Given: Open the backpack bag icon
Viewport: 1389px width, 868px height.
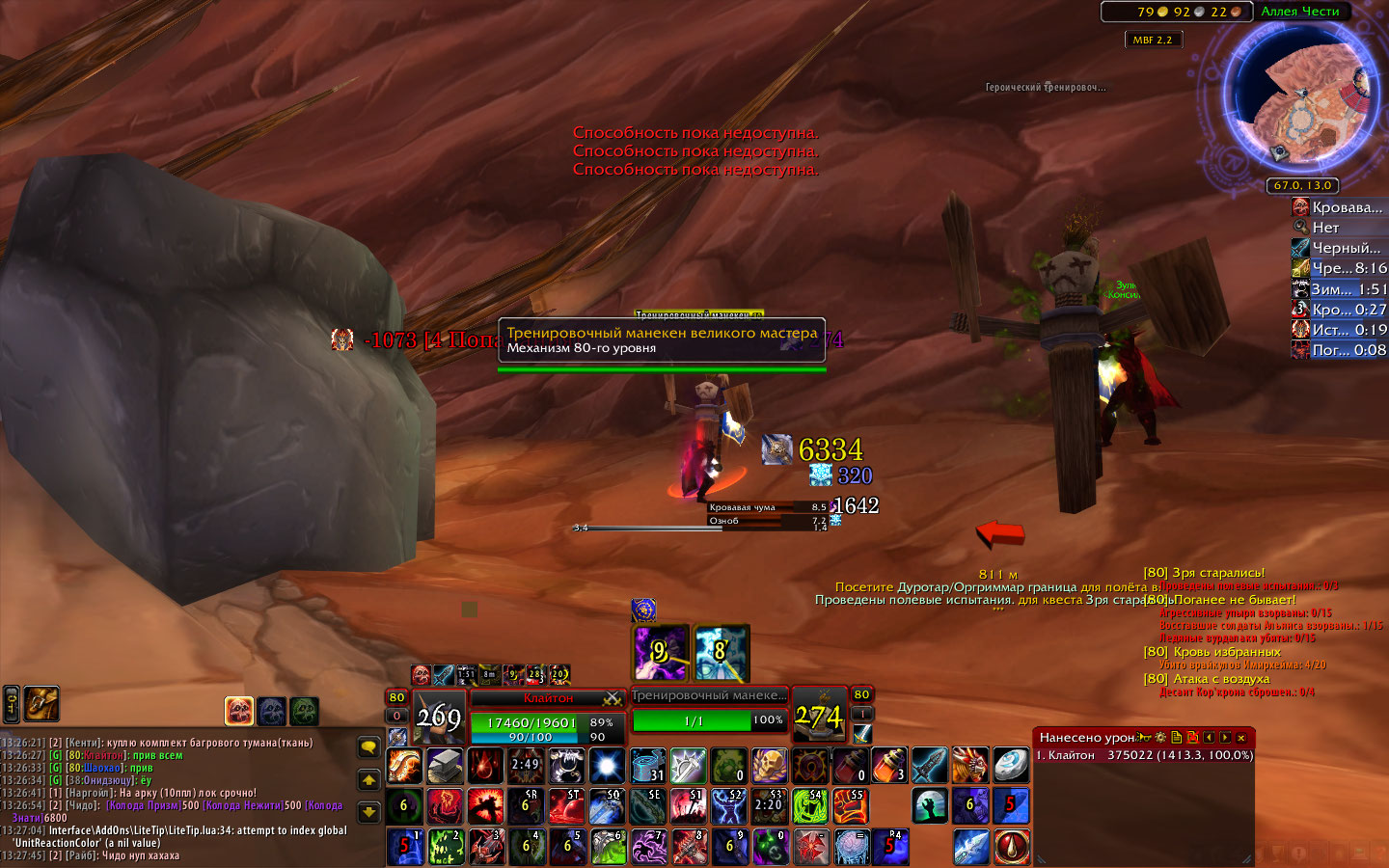Looking at the screenshot, I should coord(41,704).
